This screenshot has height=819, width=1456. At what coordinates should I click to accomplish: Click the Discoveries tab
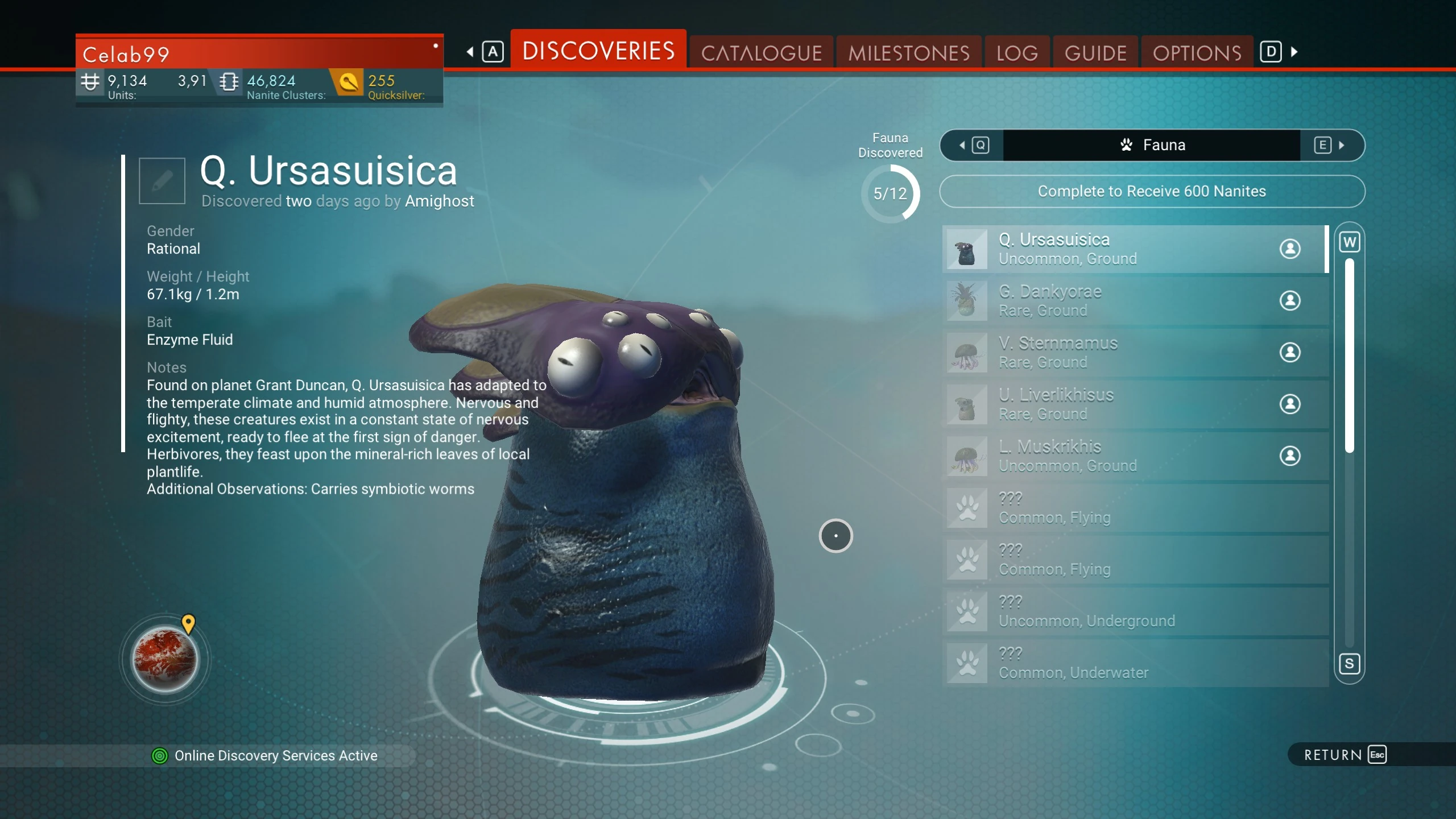(x=598, y=51)
